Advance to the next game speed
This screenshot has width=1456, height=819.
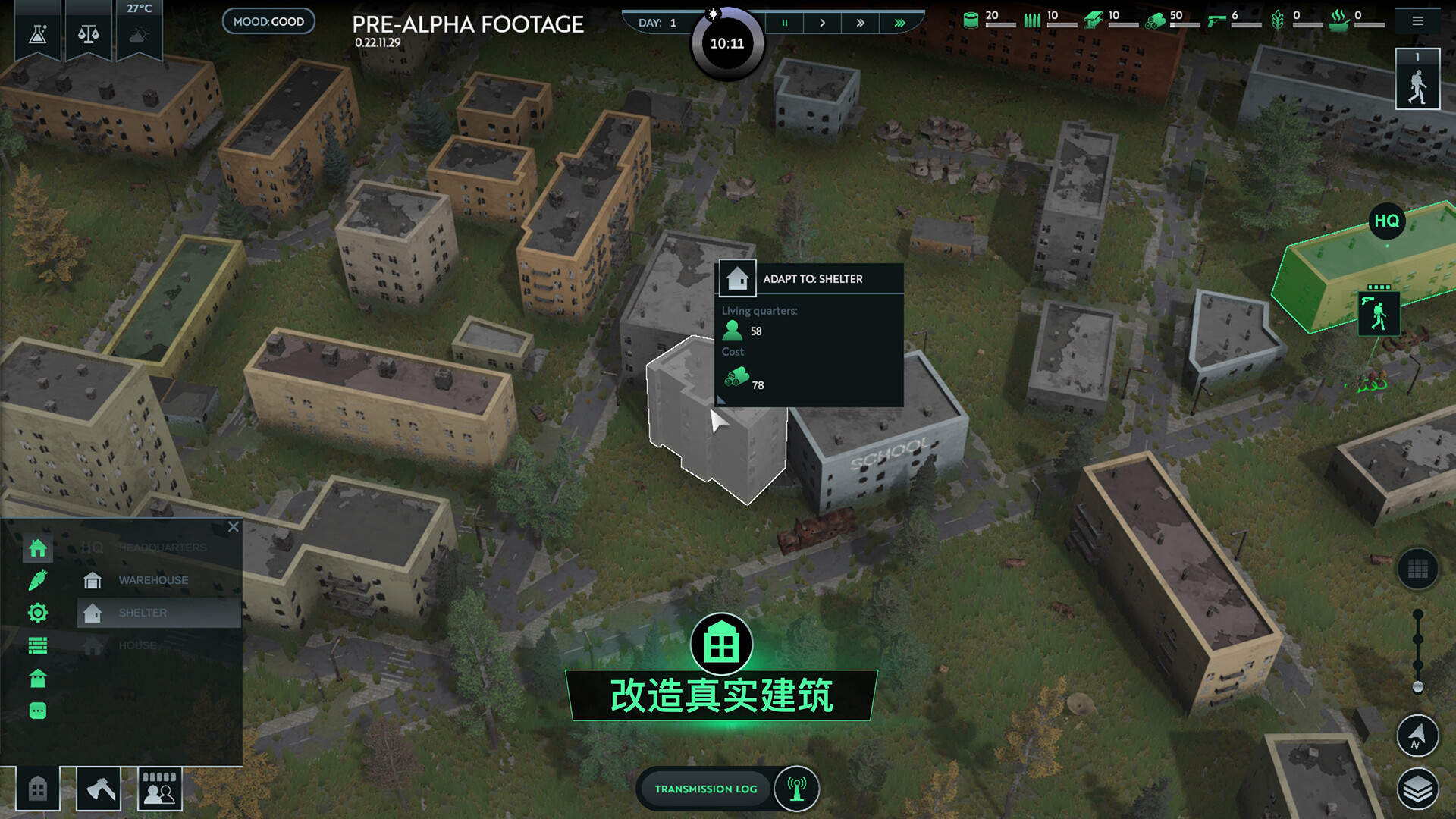coord(822,23)
